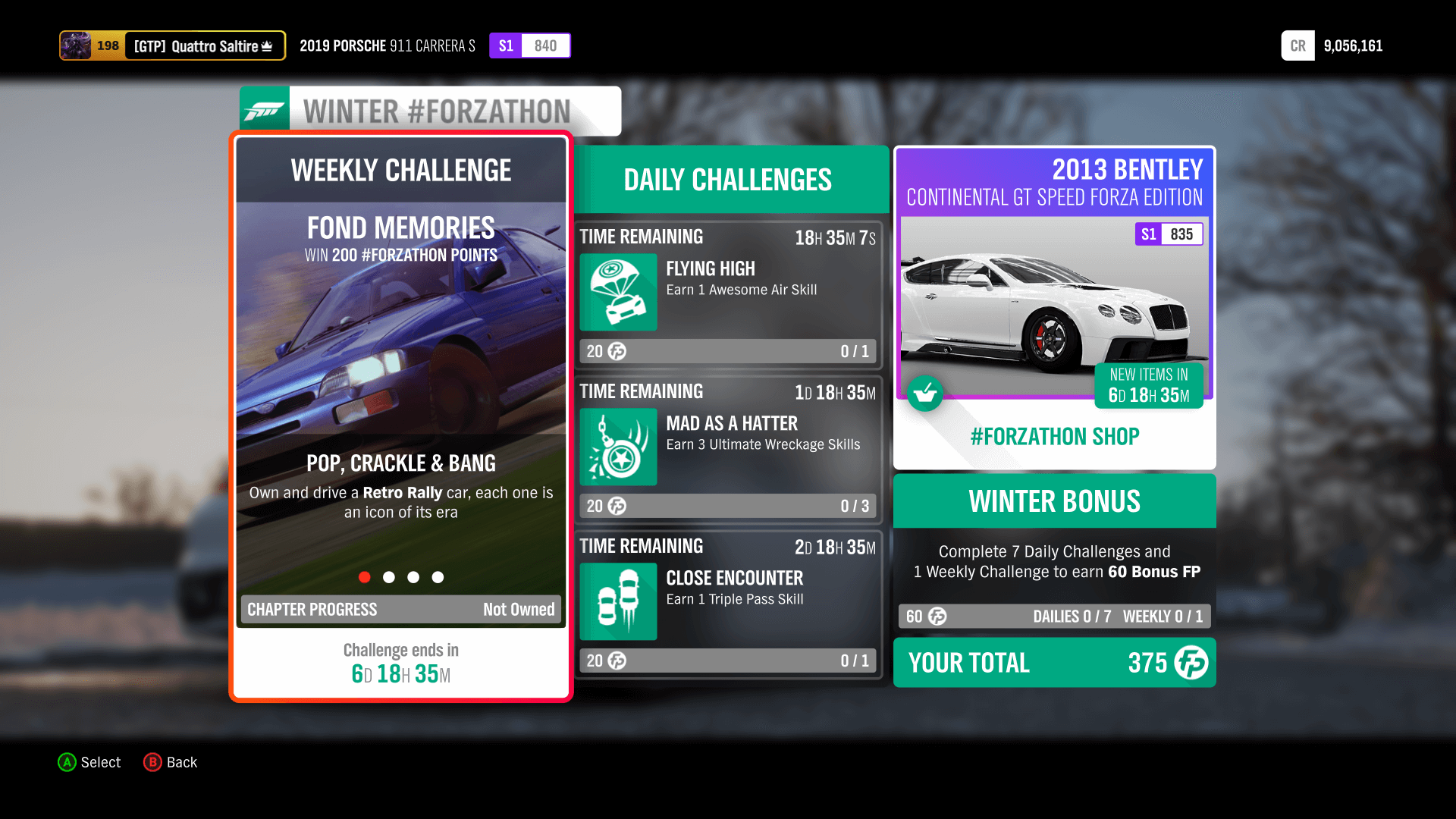Select the Weekly Challenge header
The image size is (1456, 819).
[x=400, y=170]
